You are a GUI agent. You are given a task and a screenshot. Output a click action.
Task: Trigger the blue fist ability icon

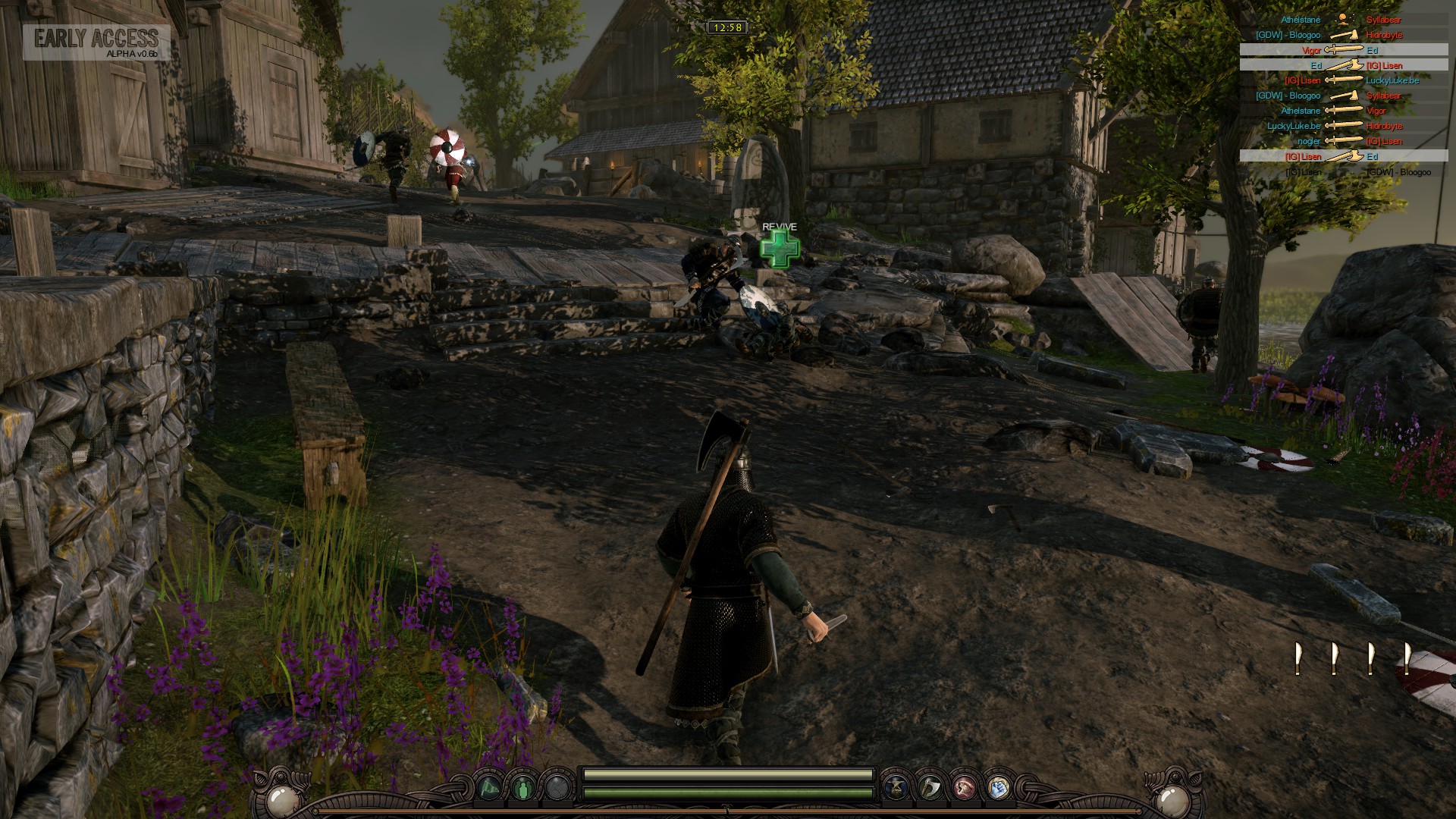(998, 788)
